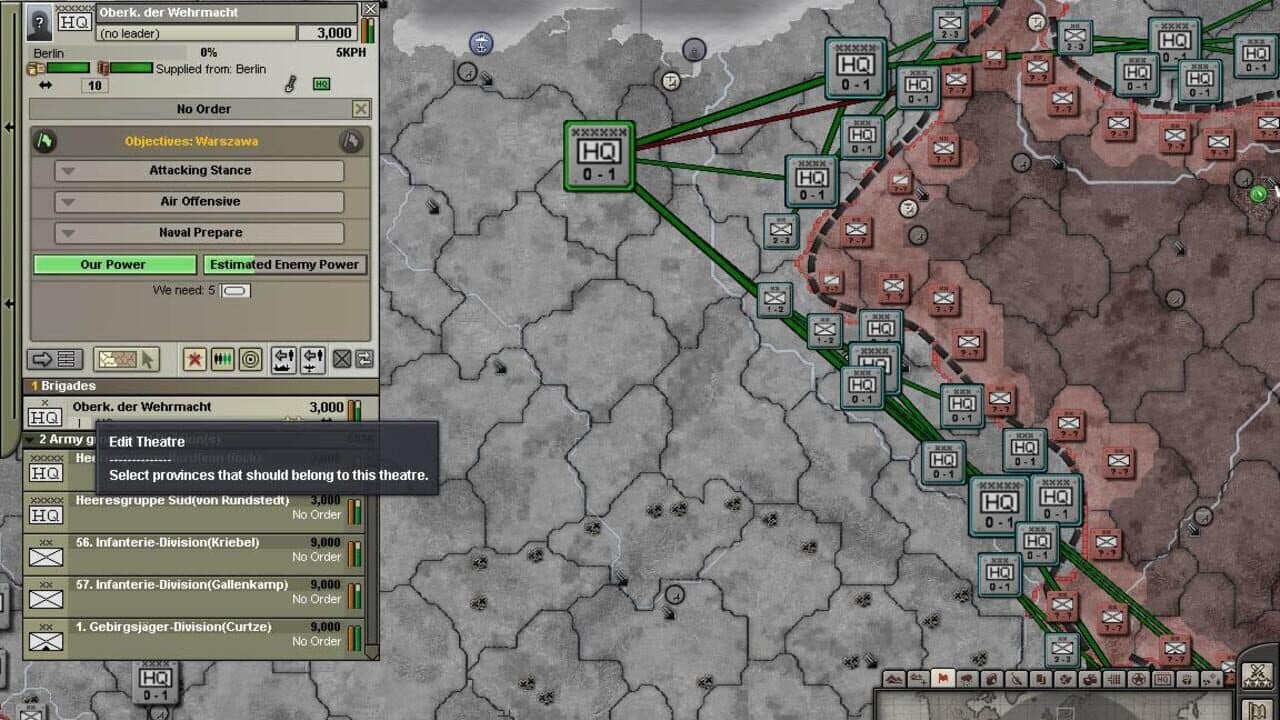Screen dimensions: 1280x720
Task: Click the reinforcement priority icon with green arrows
Action: pos(221,360)
